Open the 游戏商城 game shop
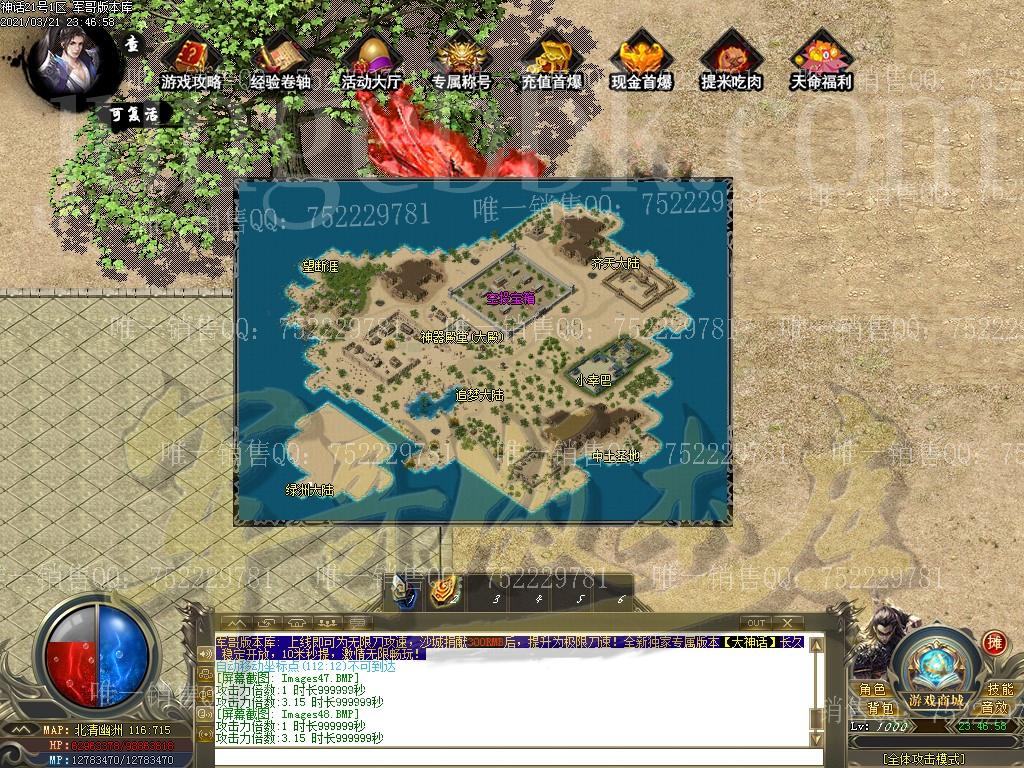Image resolution: width=1024 pixels, height=768 pixels. pos(936,699)
